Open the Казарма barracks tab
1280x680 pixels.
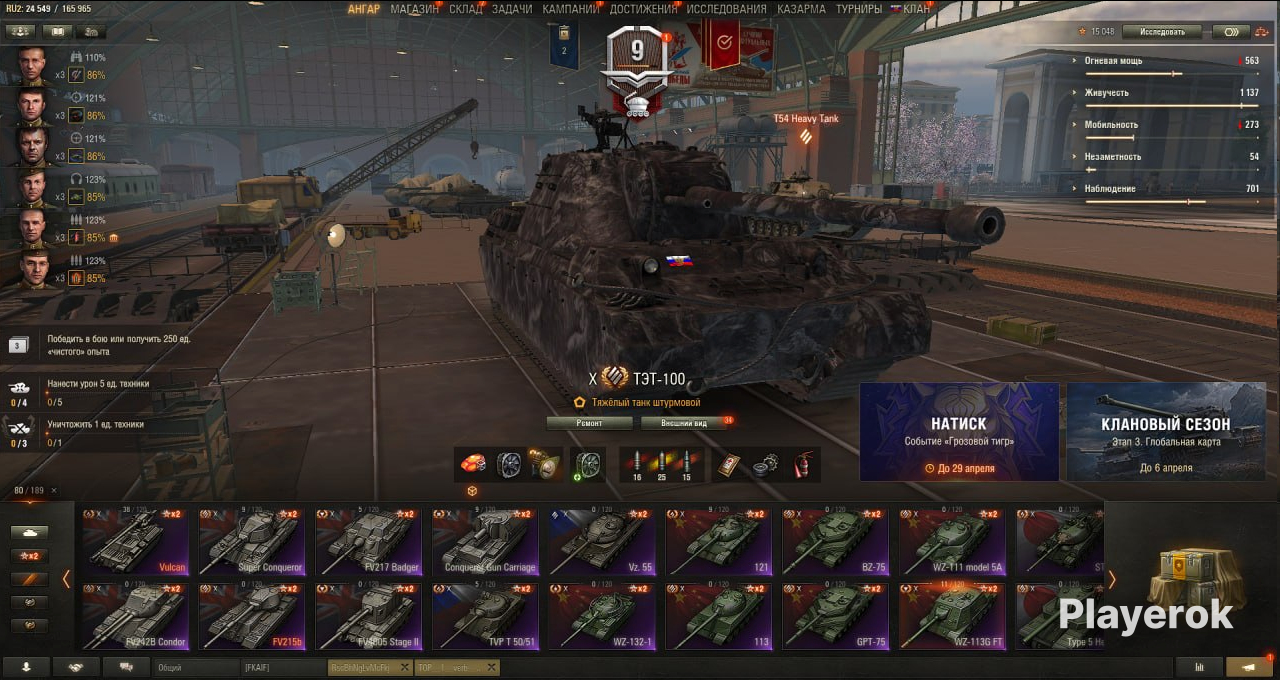[802, 9]
